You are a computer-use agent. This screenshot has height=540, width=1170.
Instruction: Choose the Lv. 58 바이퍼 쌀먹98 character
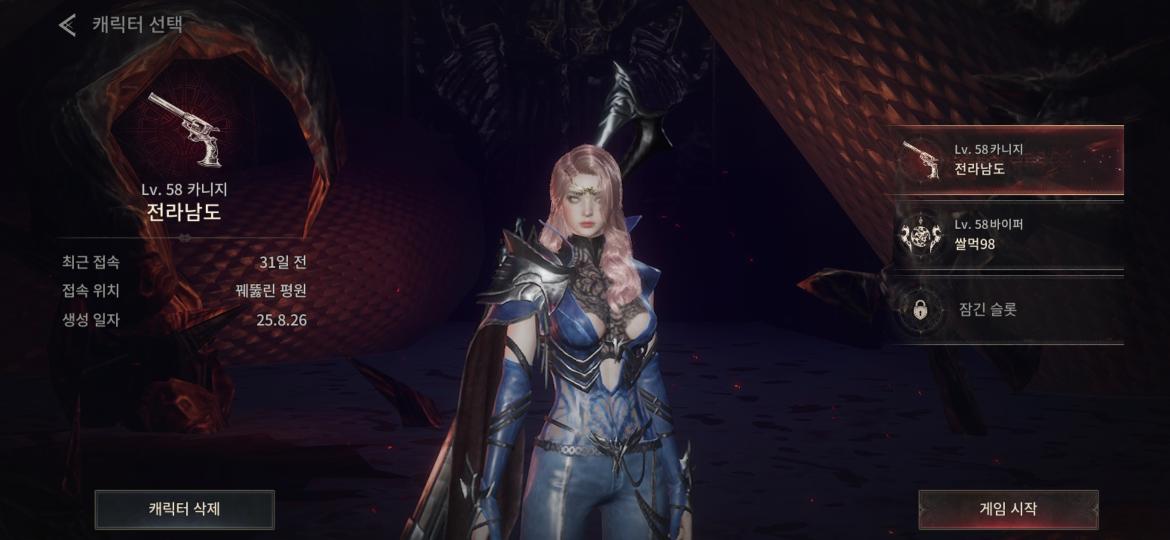coord(1008,235)
